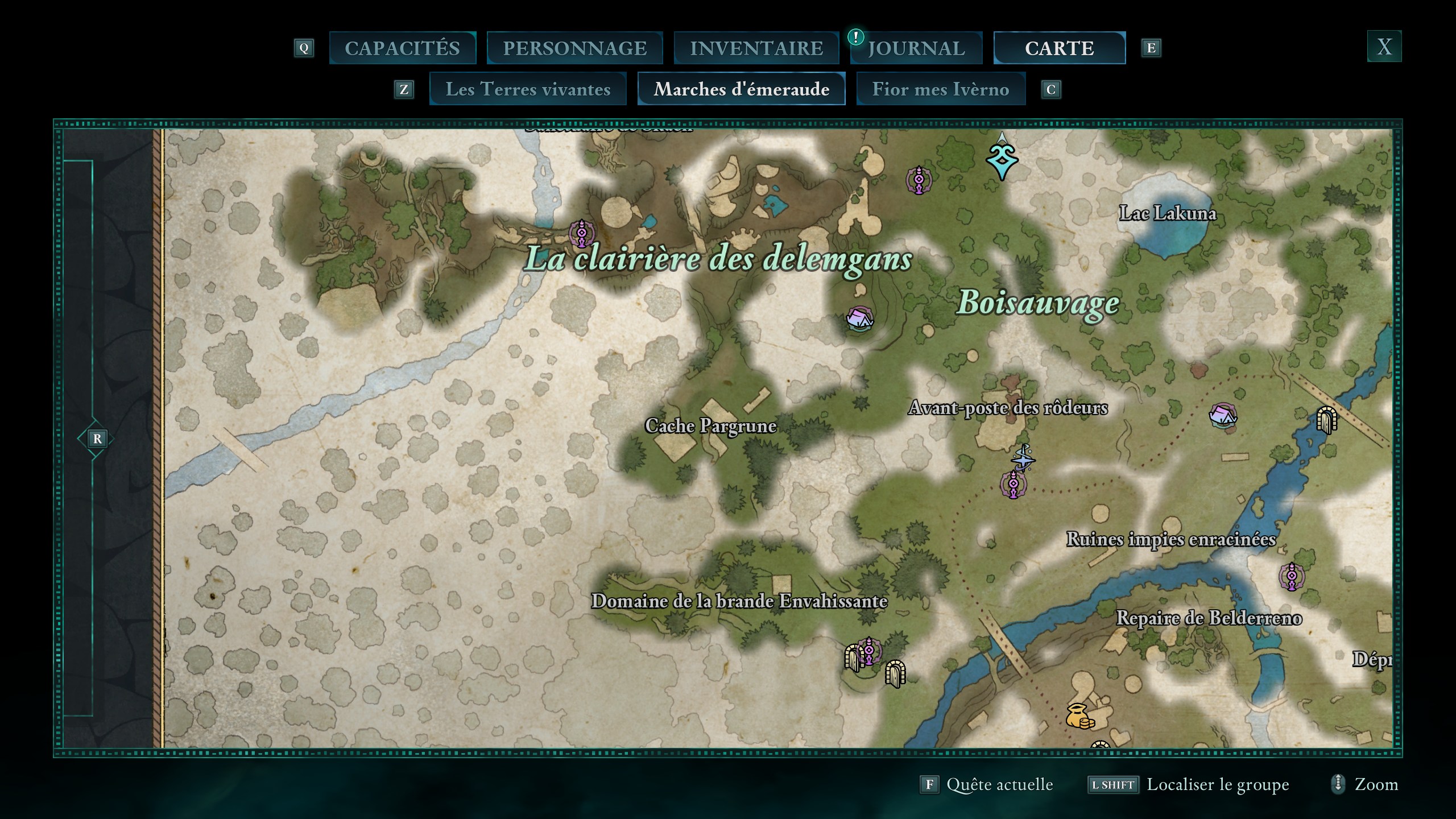Screen dimensions: 1456x819
Task: Switch to Les Terres vivantes map
Action: [528, 89]
